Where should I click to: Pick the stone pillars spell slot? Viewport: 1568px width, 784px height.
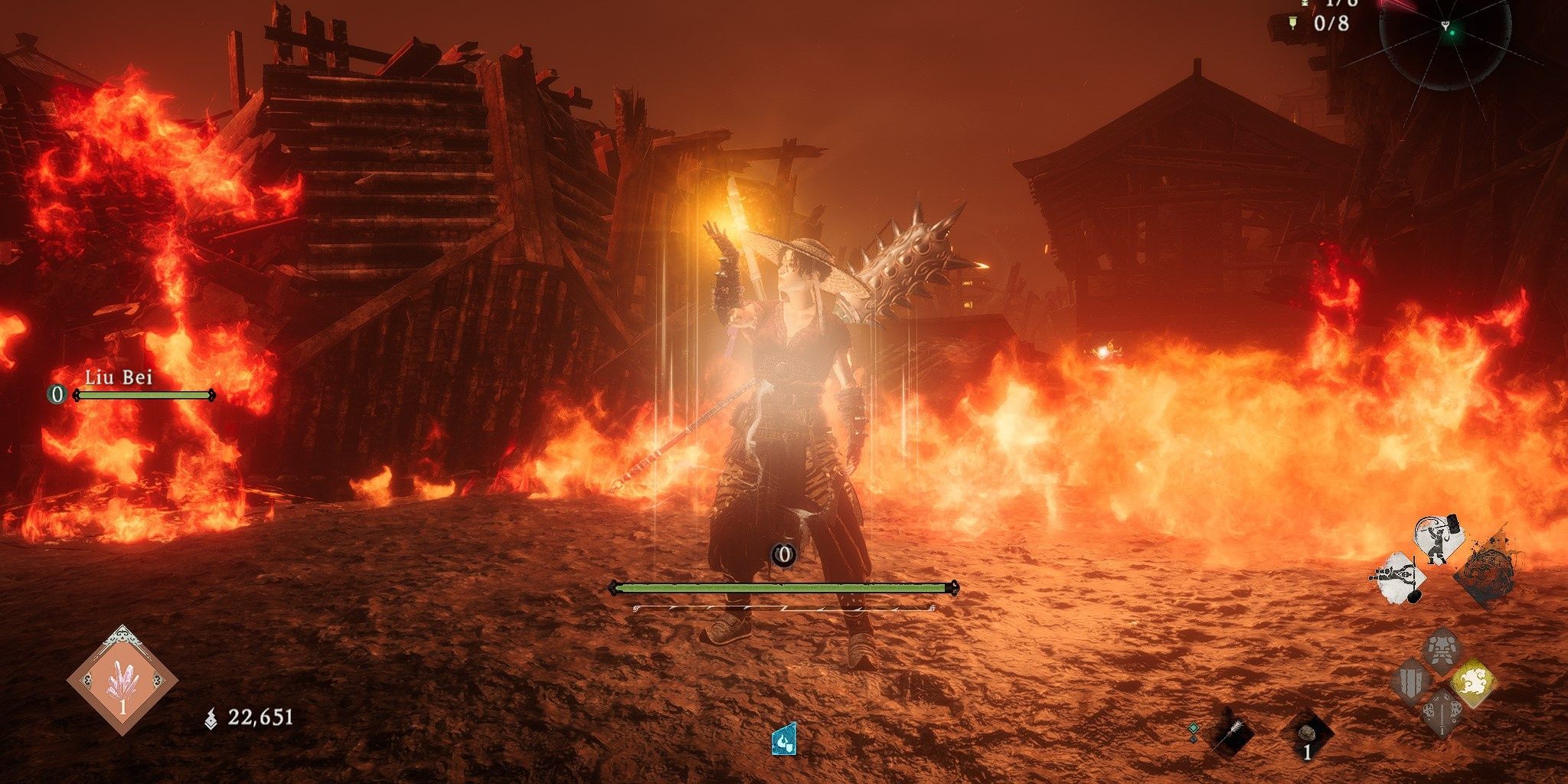1412,681
